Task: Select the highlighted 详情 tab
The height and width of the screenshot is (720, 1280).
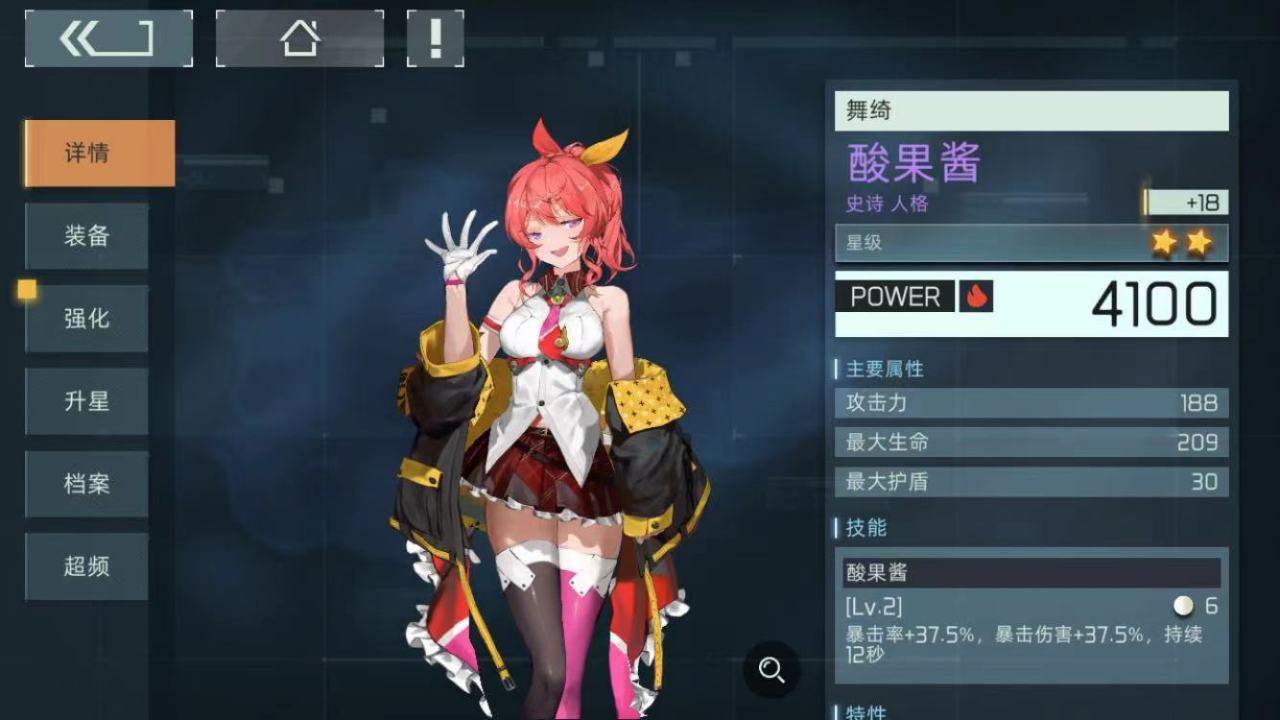Action: (x=97, y=152)
